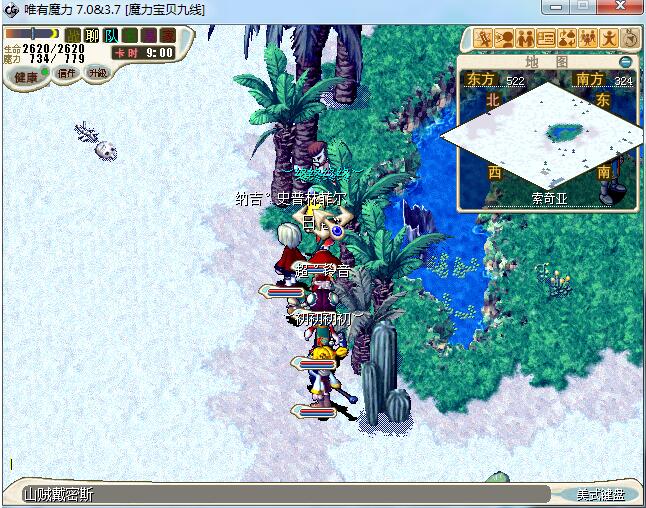
Task: Click the talking-head chat action icon
Action: pos(504,39)
